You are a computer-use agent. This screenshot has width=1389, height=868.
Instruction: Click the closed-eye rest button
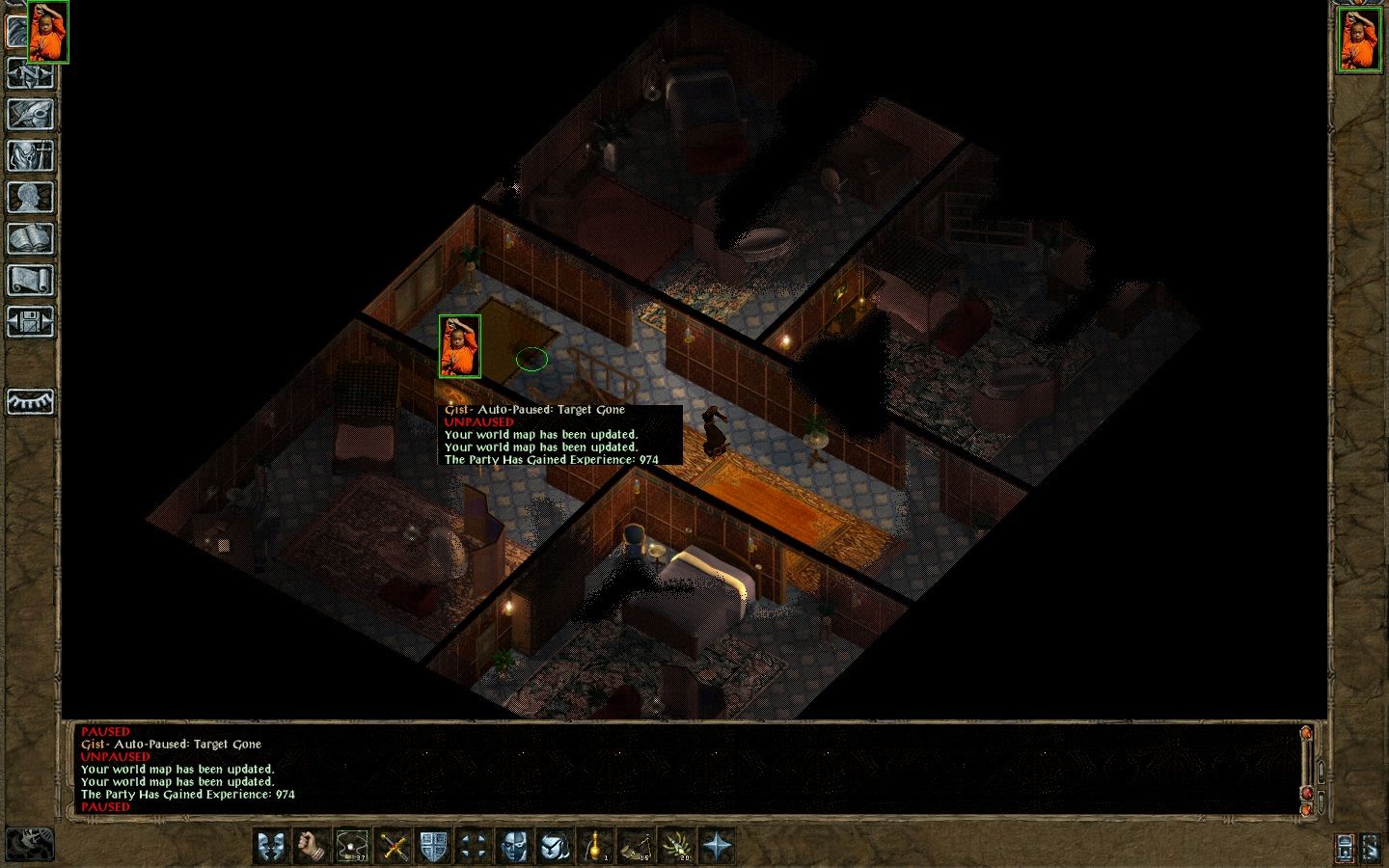click(30, 401)
